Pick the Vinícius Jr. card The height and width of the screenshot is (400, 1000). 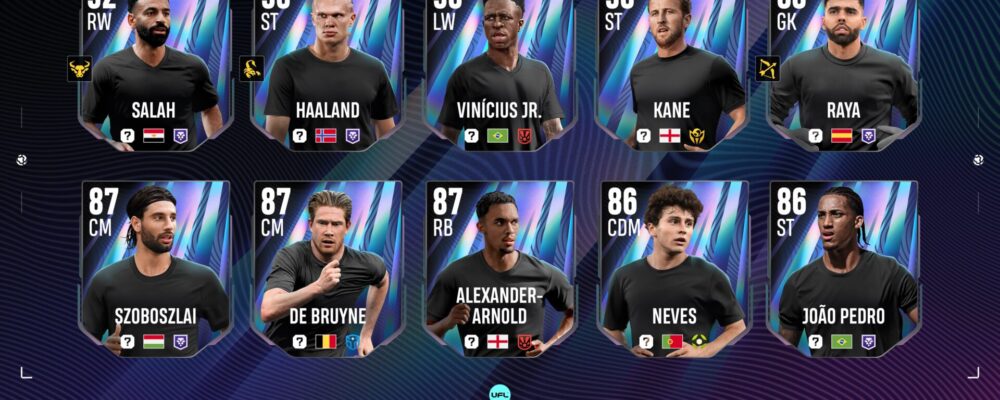(x=499, y=75)
